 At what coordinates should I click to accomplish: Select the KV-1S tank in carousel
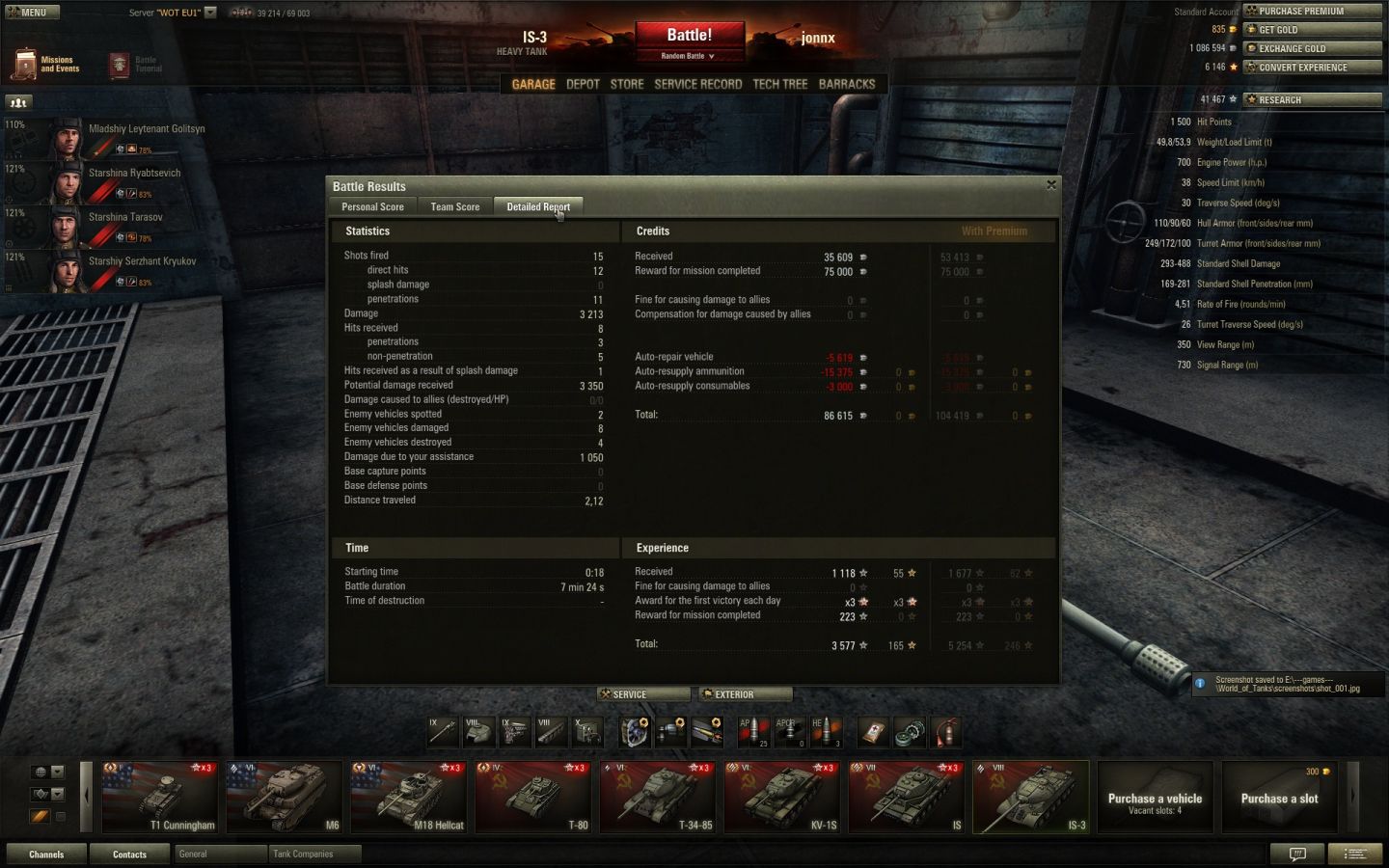(x=781, y=797)
